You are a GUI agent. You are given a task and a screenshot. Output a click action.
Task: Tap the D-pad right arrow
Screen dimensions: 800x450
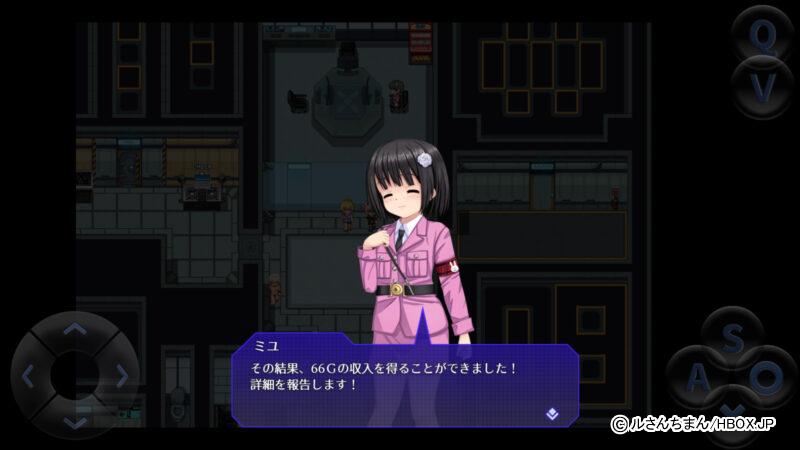click(121, 376)
